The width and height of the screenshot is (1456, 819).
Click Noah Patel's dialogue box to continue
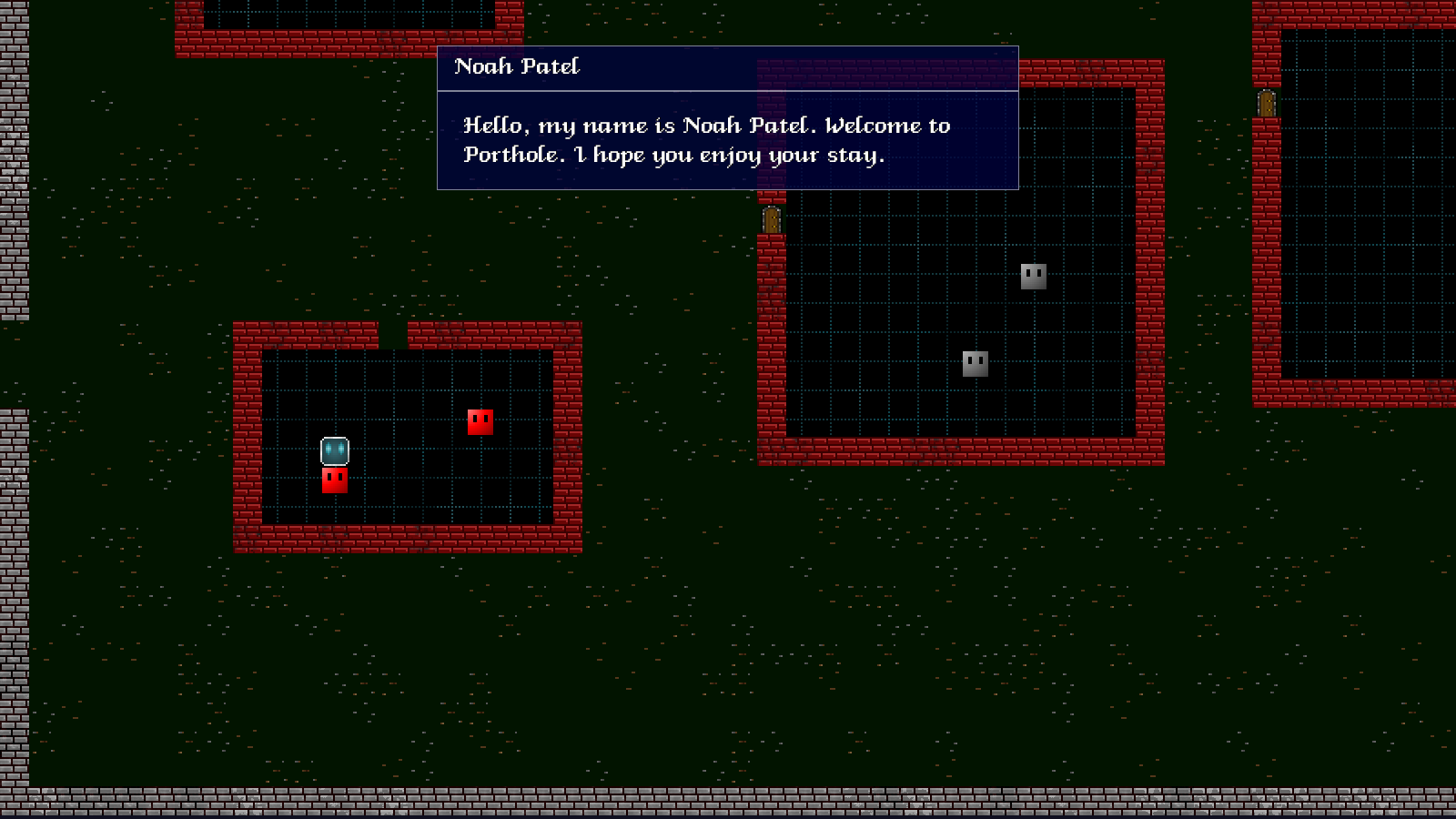727,140
